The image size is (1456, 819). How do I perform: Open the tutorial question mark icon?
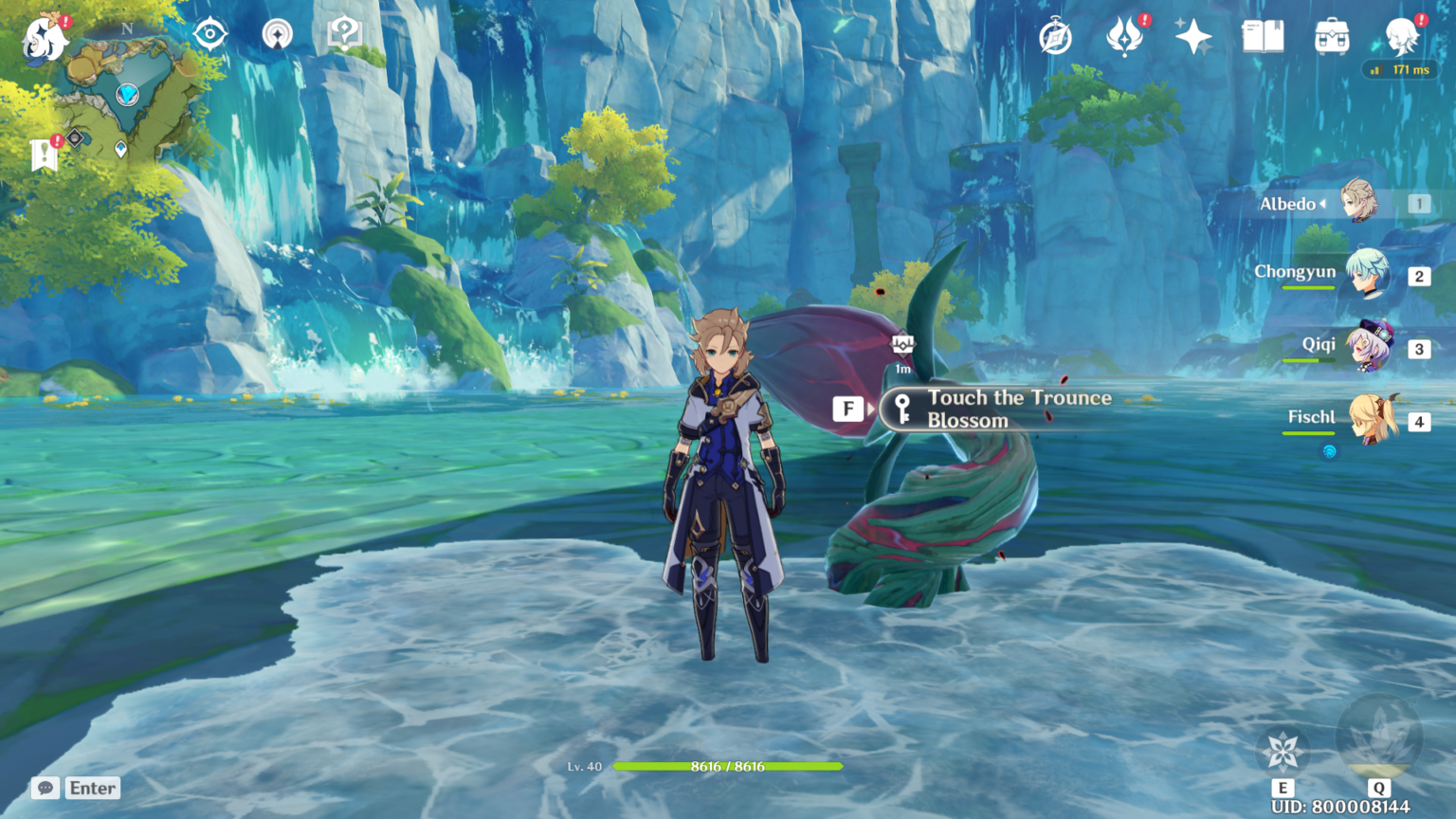tap(344, 35)
